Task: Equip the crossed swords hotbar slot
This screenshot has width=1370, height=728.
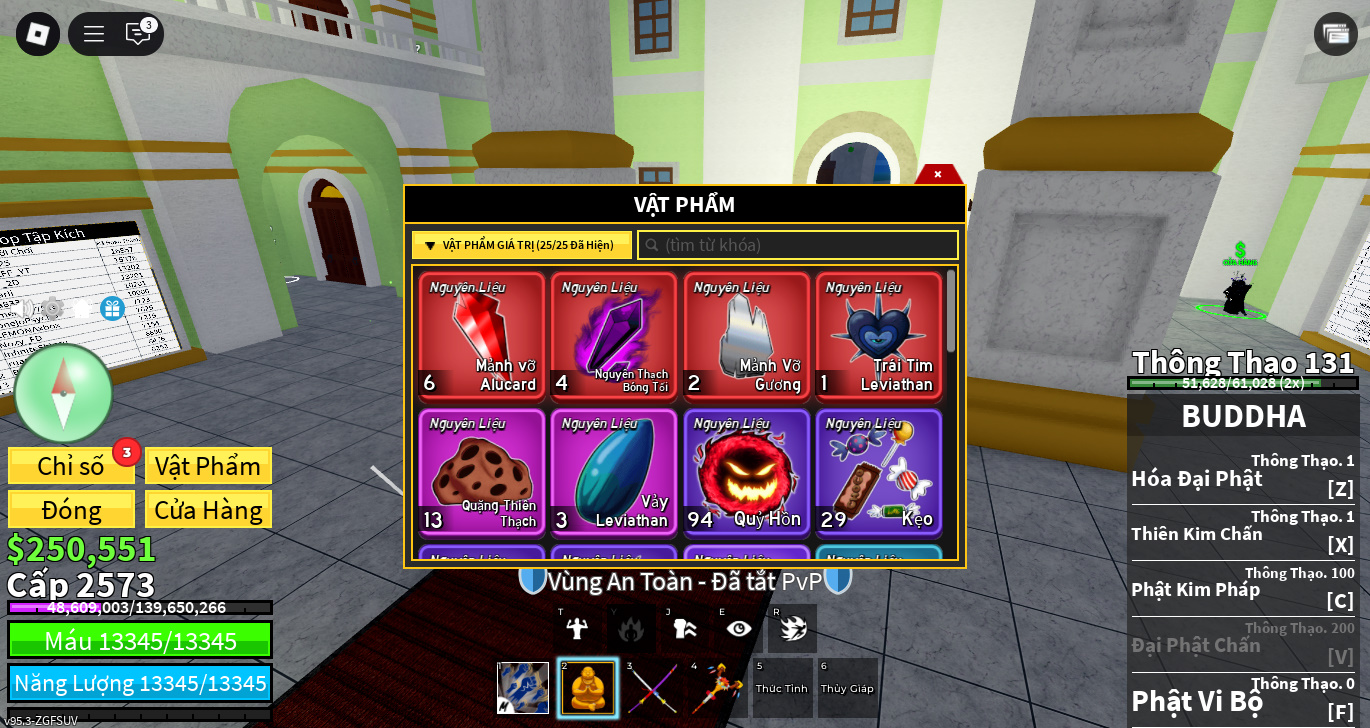Action: click(x=651, y=688)
